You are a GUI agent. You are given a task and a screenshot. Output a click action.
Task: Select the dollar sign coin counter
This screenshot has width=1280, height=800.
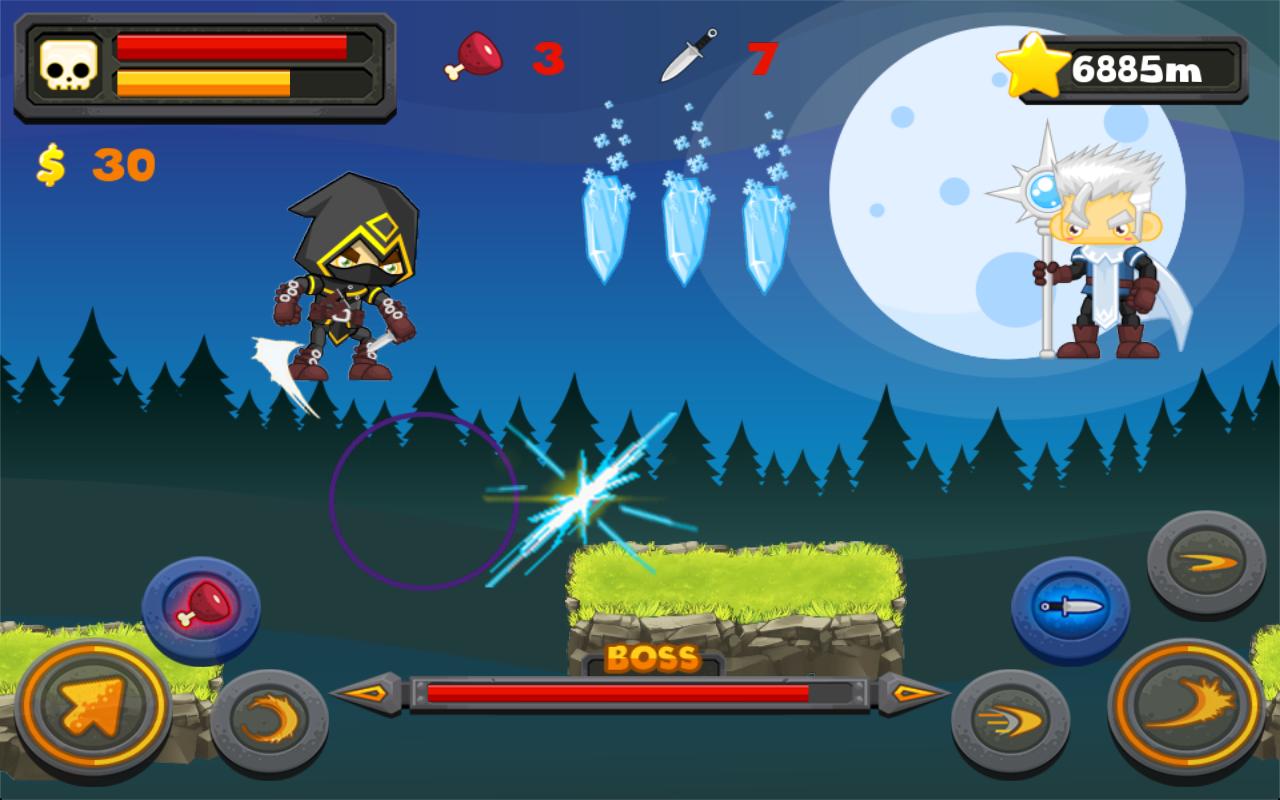pos(50,165)
